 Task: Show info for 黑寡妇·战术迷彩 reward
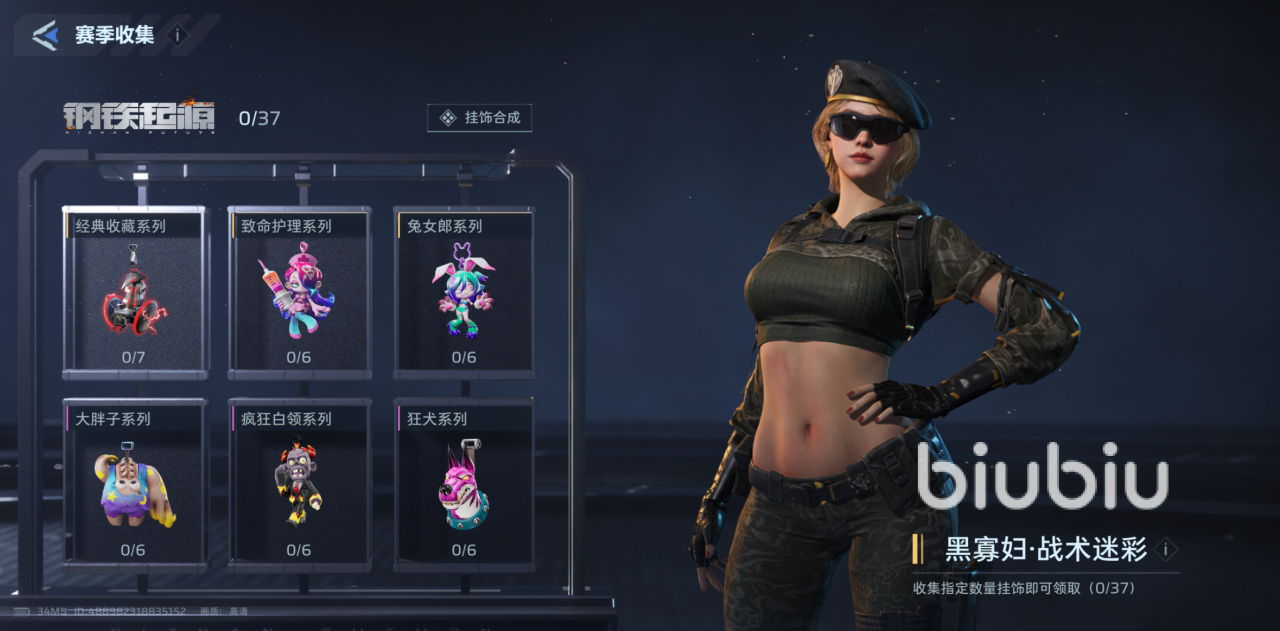tap(1165, 549)
